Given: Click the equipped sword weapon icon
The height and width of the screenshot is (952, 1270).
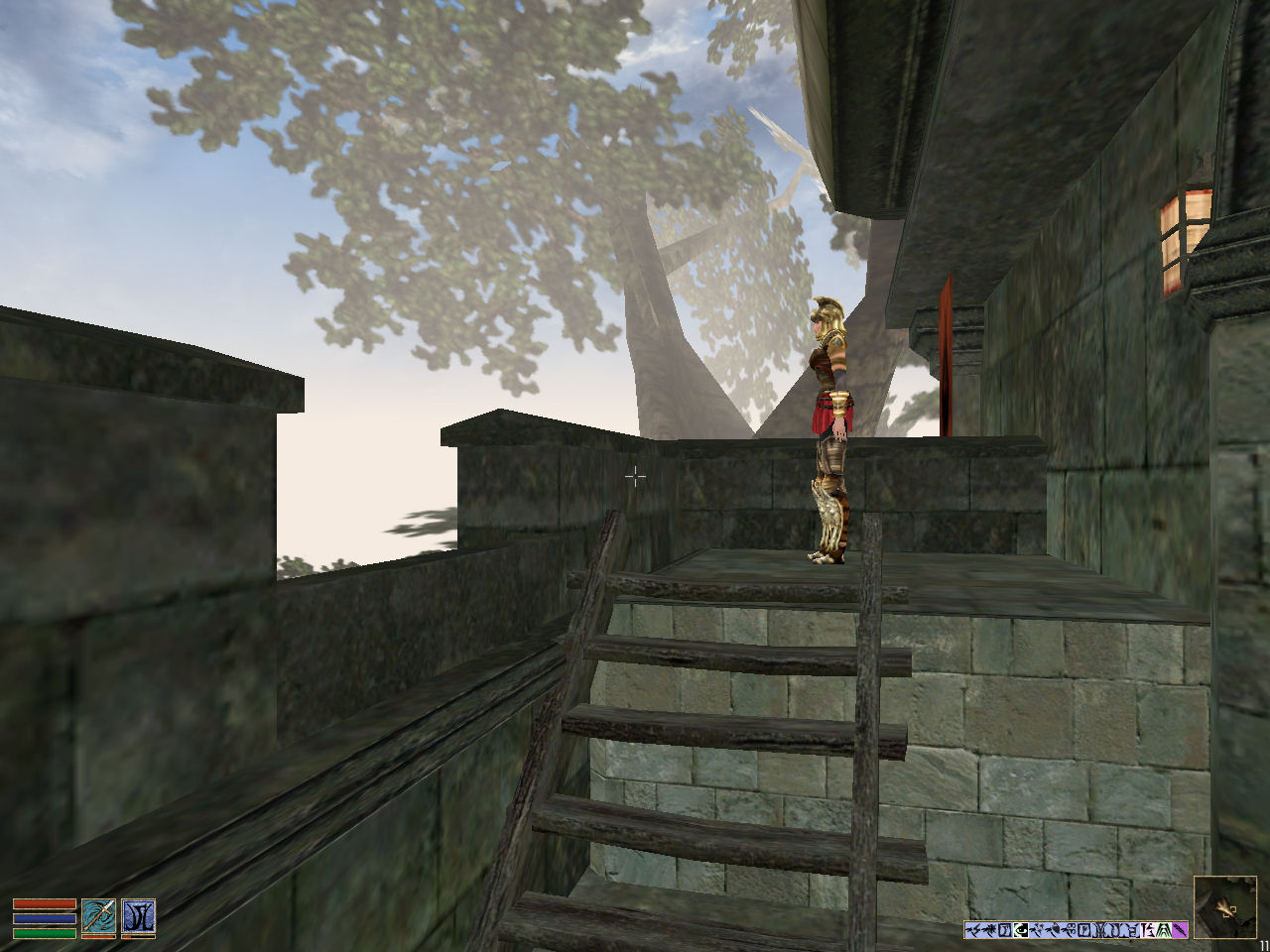Looking at the screenshot, I should [x=98, y=916].
